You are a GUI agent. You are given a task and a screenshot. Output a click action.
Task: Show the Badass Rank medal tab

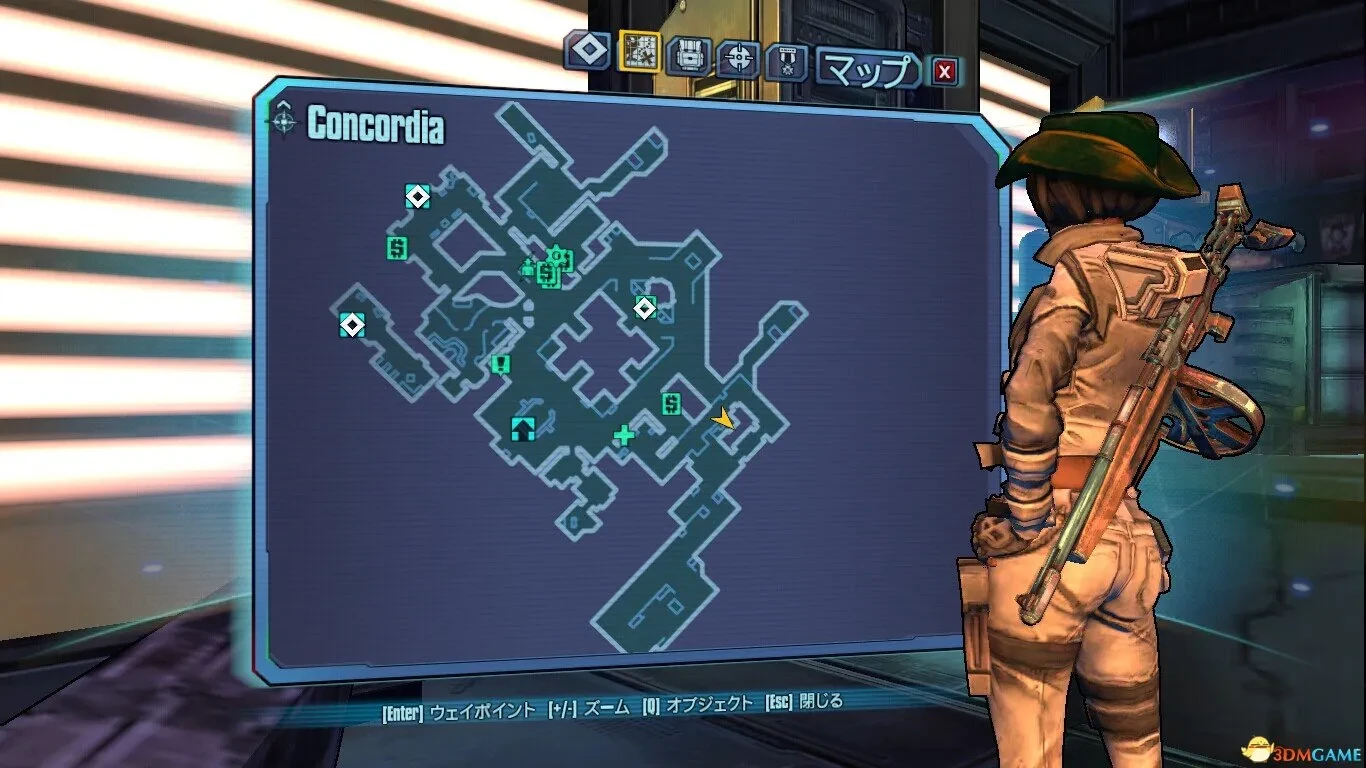tap(786, 62)
